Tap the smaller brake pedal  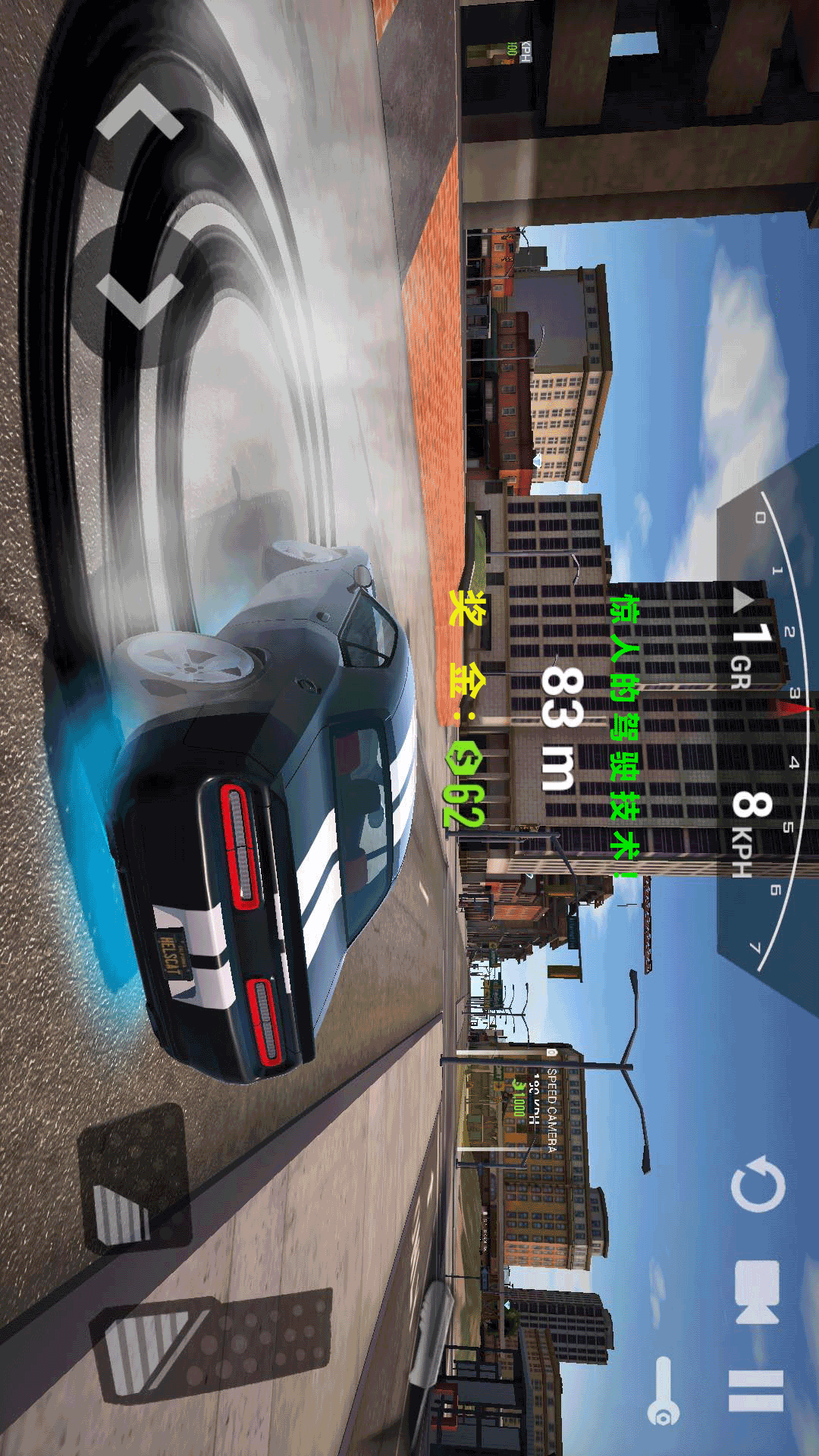133,1178
